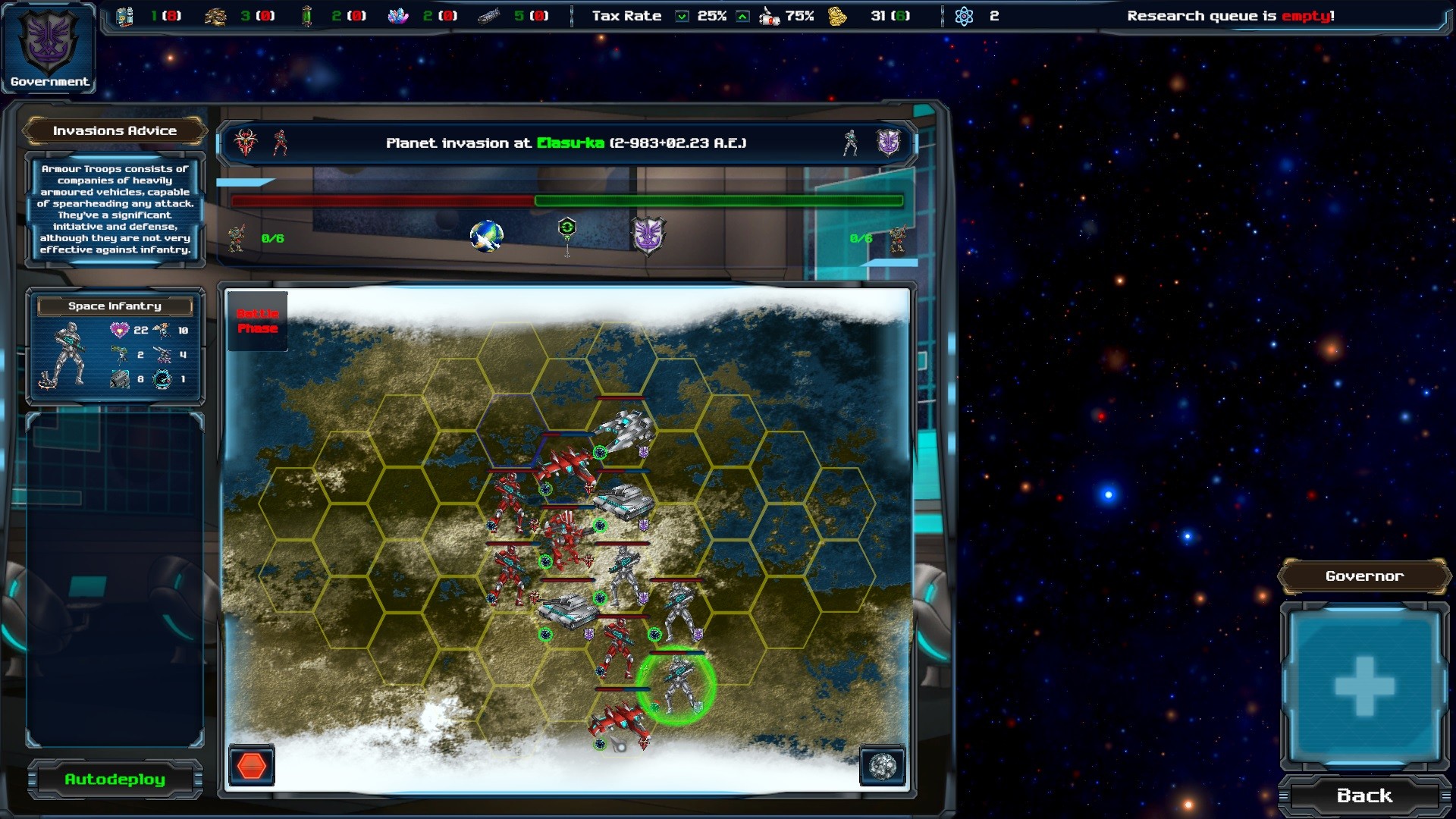Click the moon icon at map bottom right
The image size is (1456, 819).
(884, 766)
